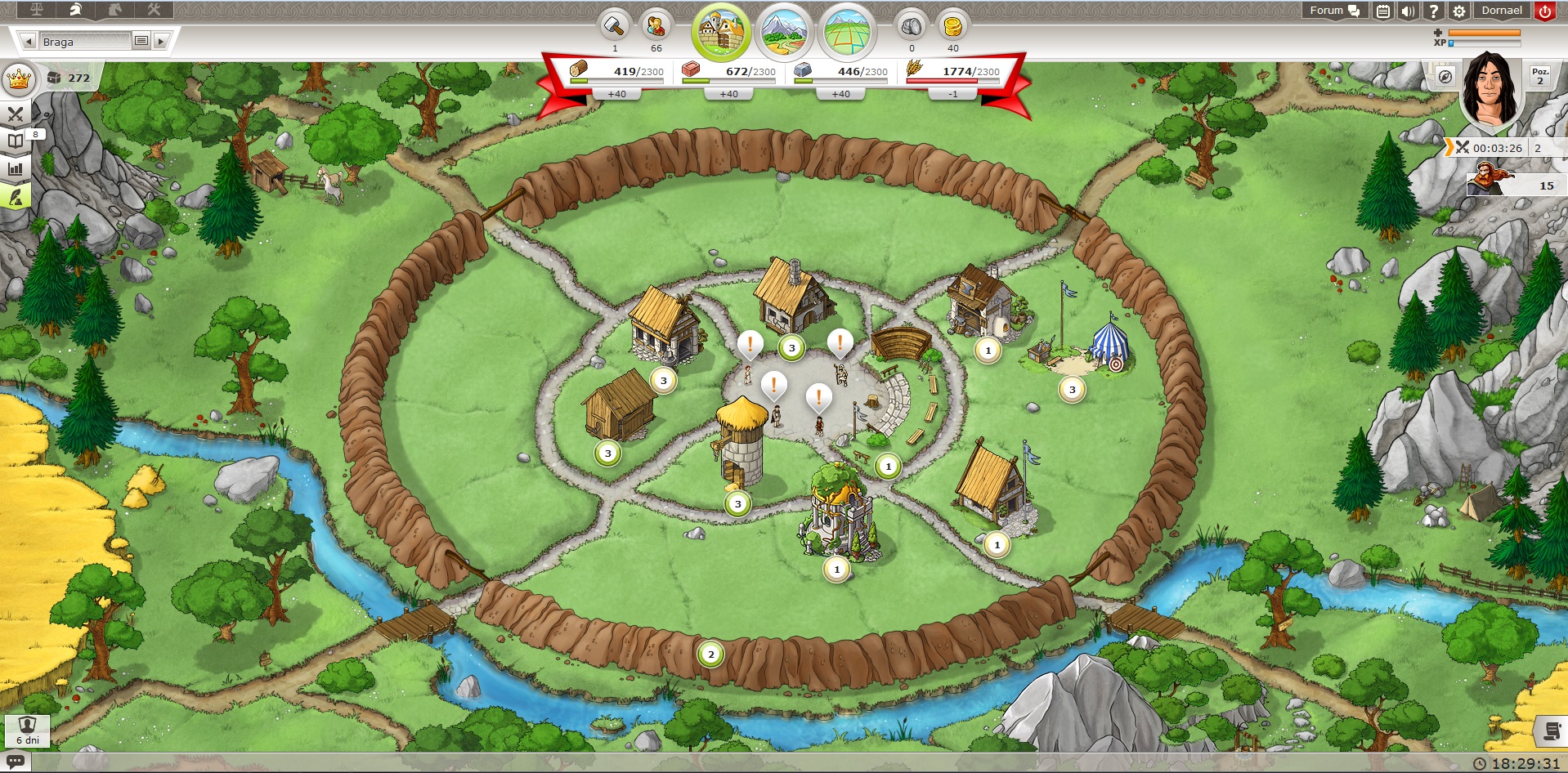The image size is (1568, 773).
Task: Open the quest log quill icon
Action: [x=14, y=197]
